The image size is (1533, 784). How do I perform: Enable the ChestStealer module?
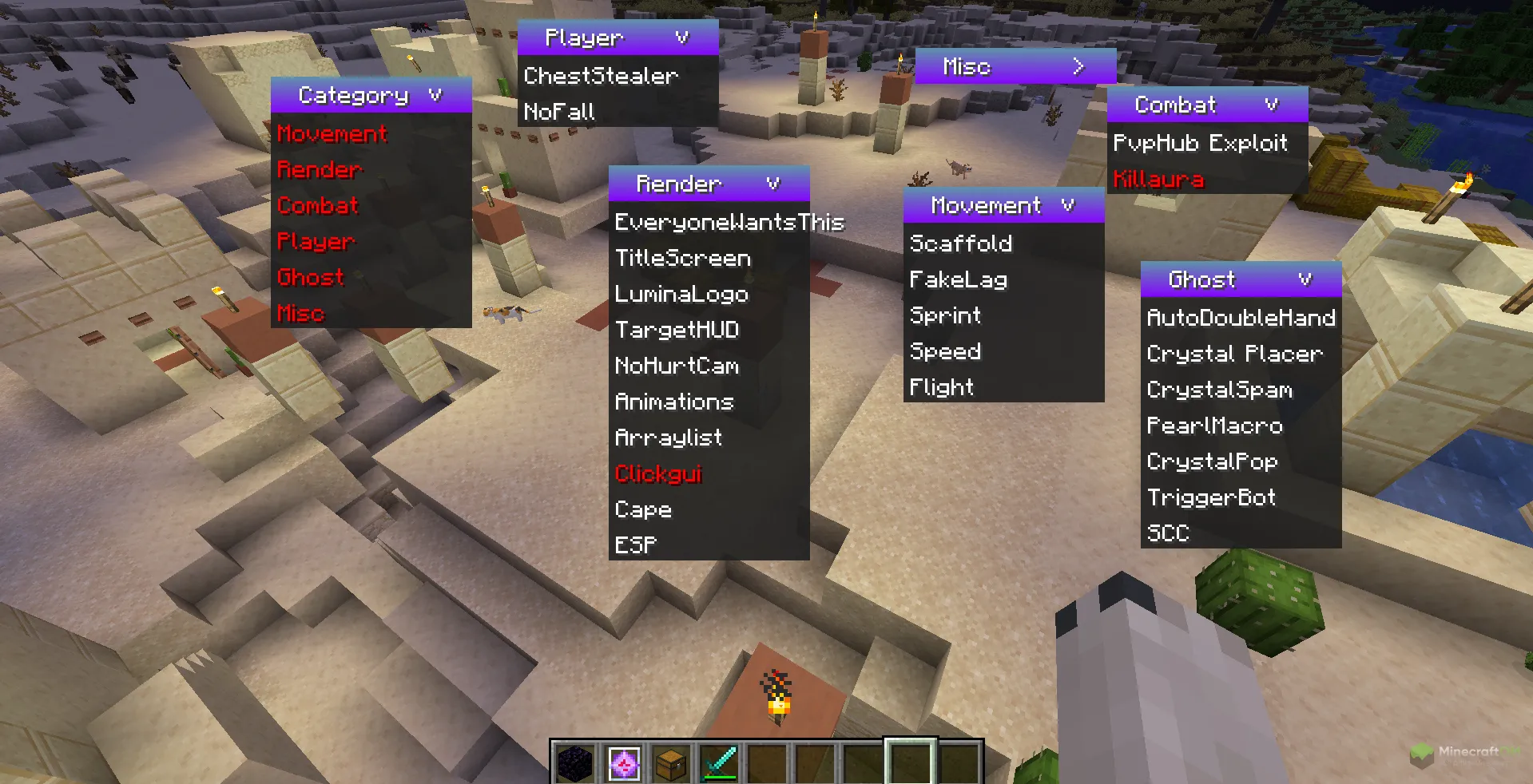pos(601,76)
